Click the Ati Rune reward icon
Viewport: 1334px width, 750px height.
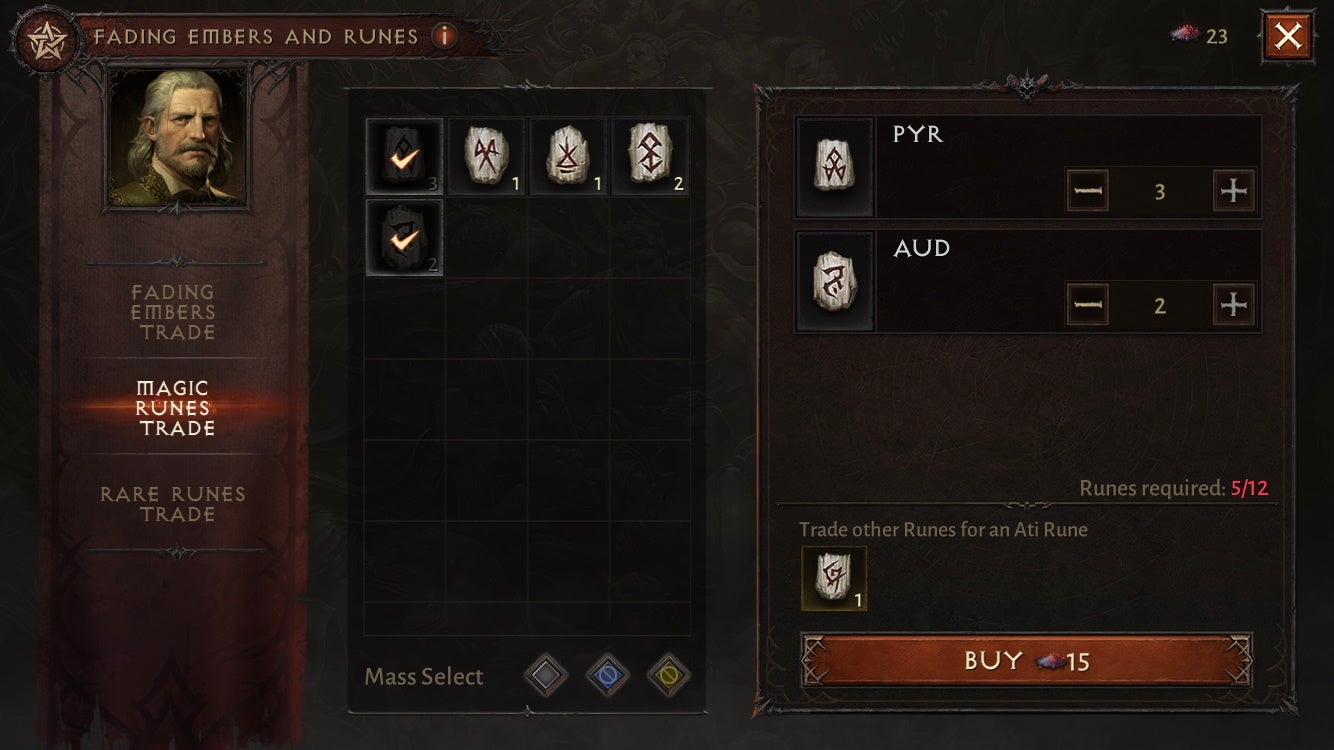click(835, 578)
